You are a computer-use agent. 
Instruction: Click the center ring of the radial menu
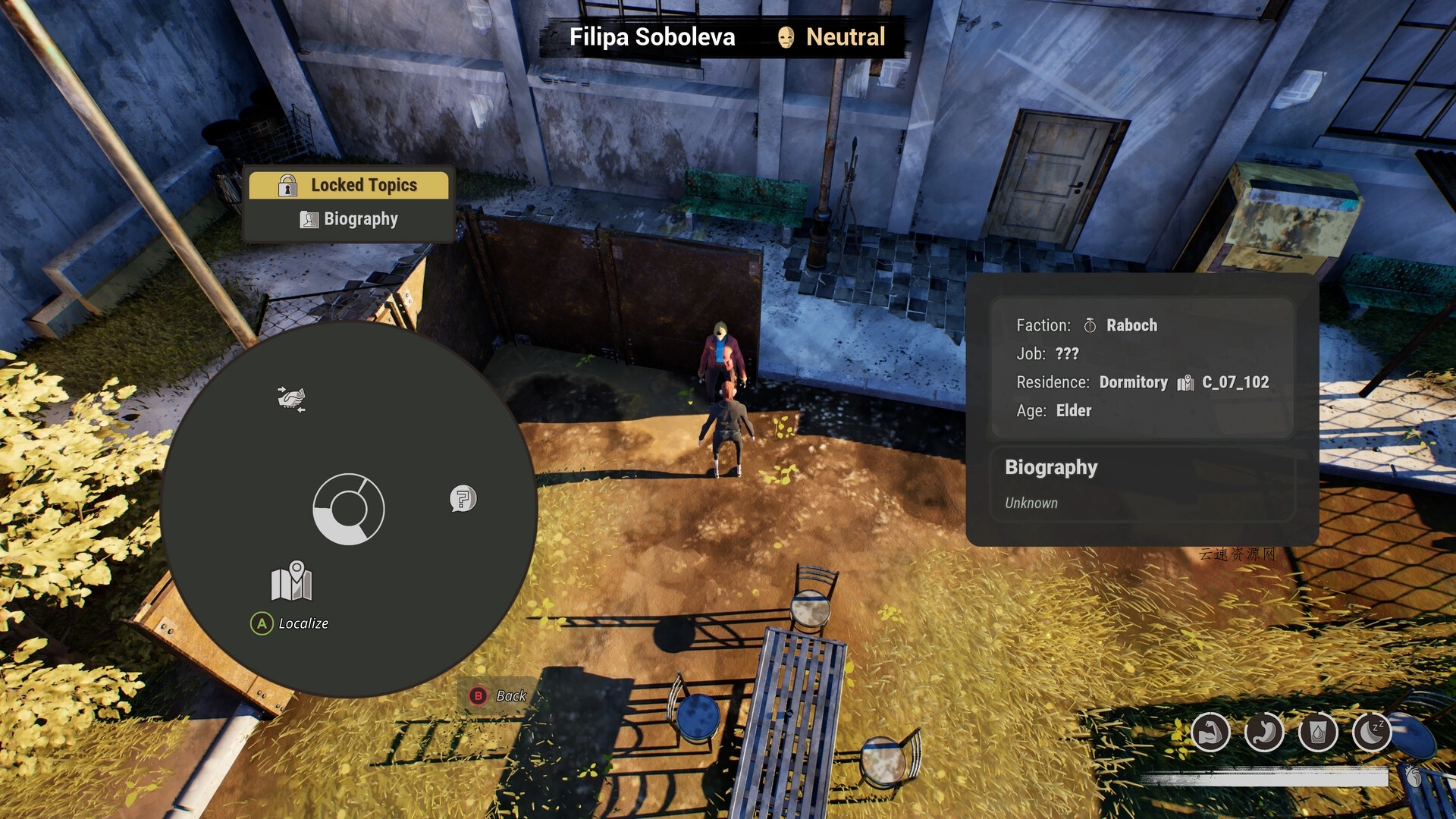click(349, 509)
